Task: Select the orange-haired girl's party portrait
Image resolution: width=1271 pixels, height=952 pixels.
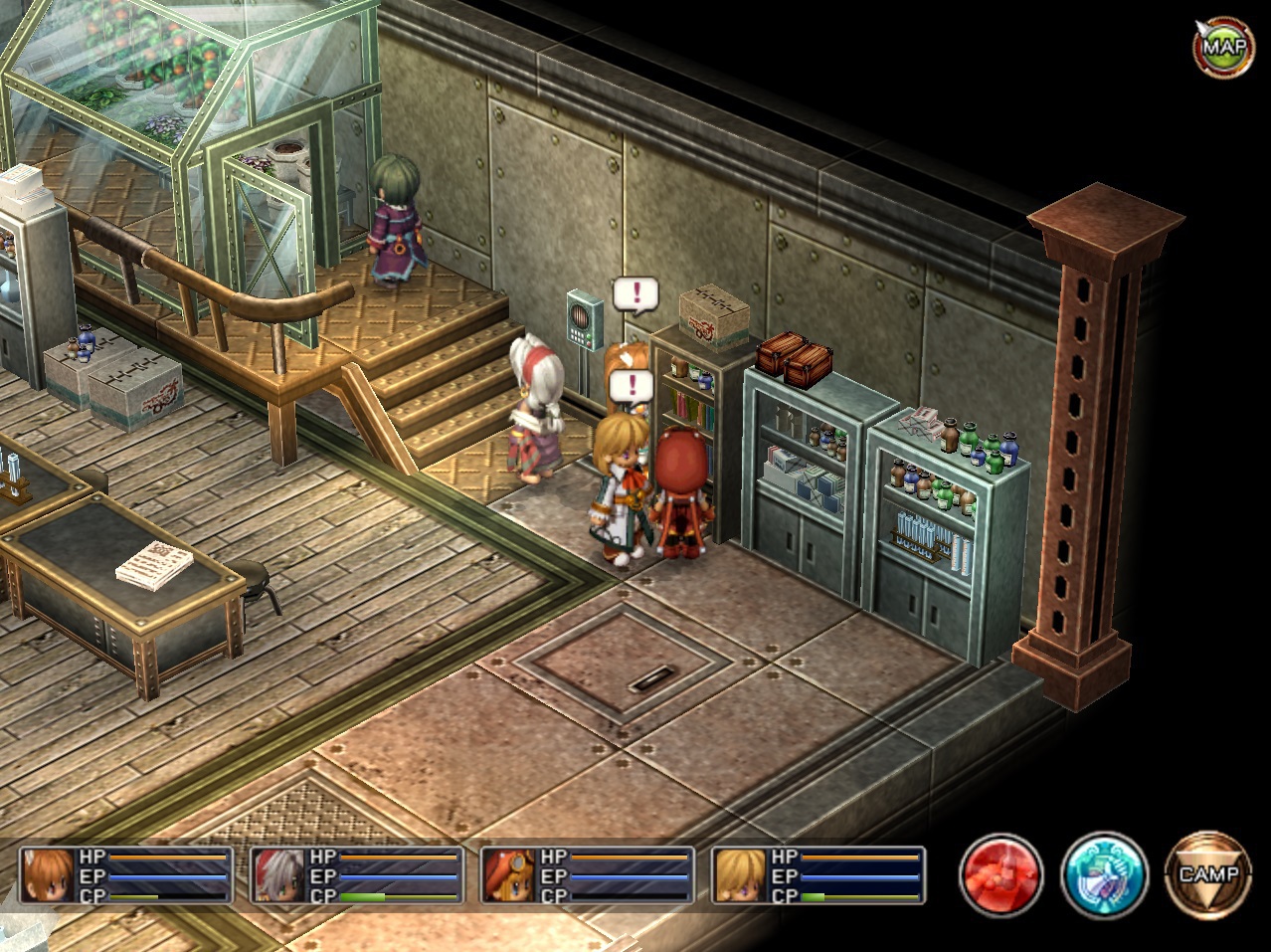Action: pos(49,875)
